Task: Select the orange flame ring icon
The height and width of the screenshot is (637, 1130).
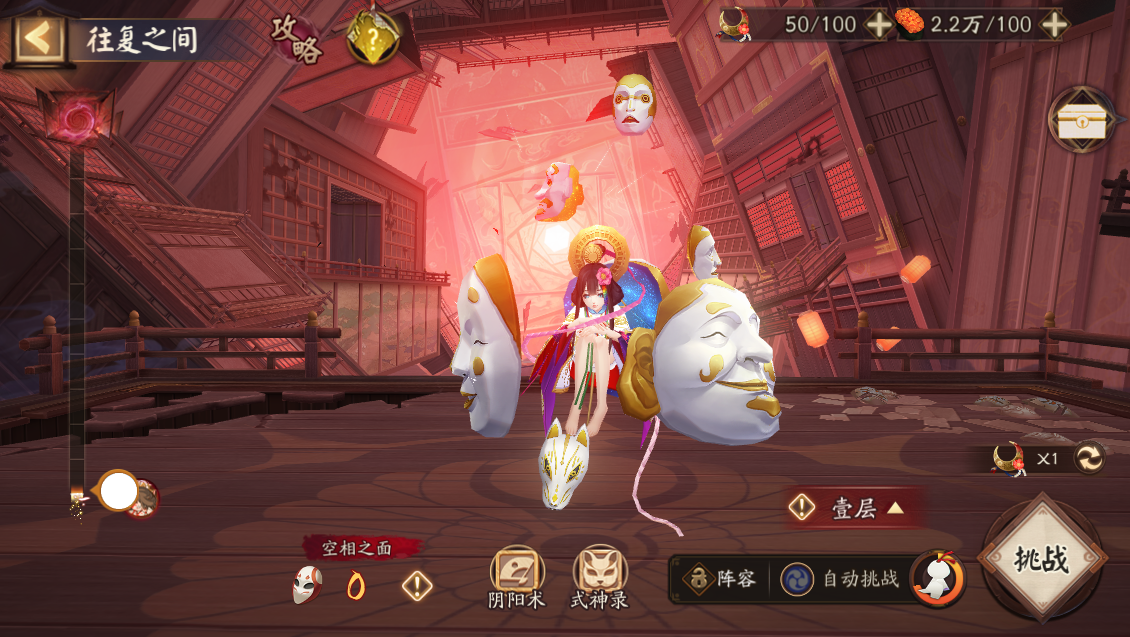Action: coord(356,585)
